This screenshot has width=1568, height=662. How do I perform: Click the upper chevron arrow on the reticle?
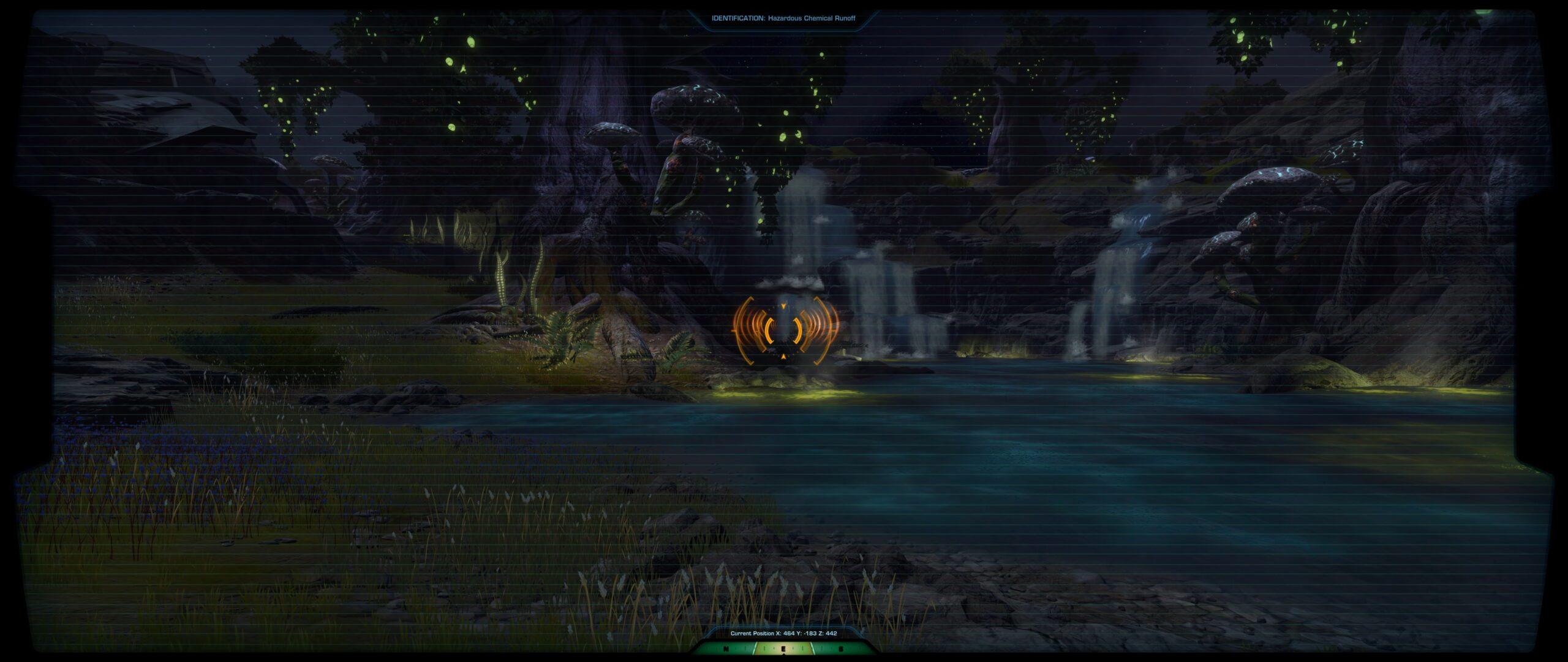[x=783, y=306]
